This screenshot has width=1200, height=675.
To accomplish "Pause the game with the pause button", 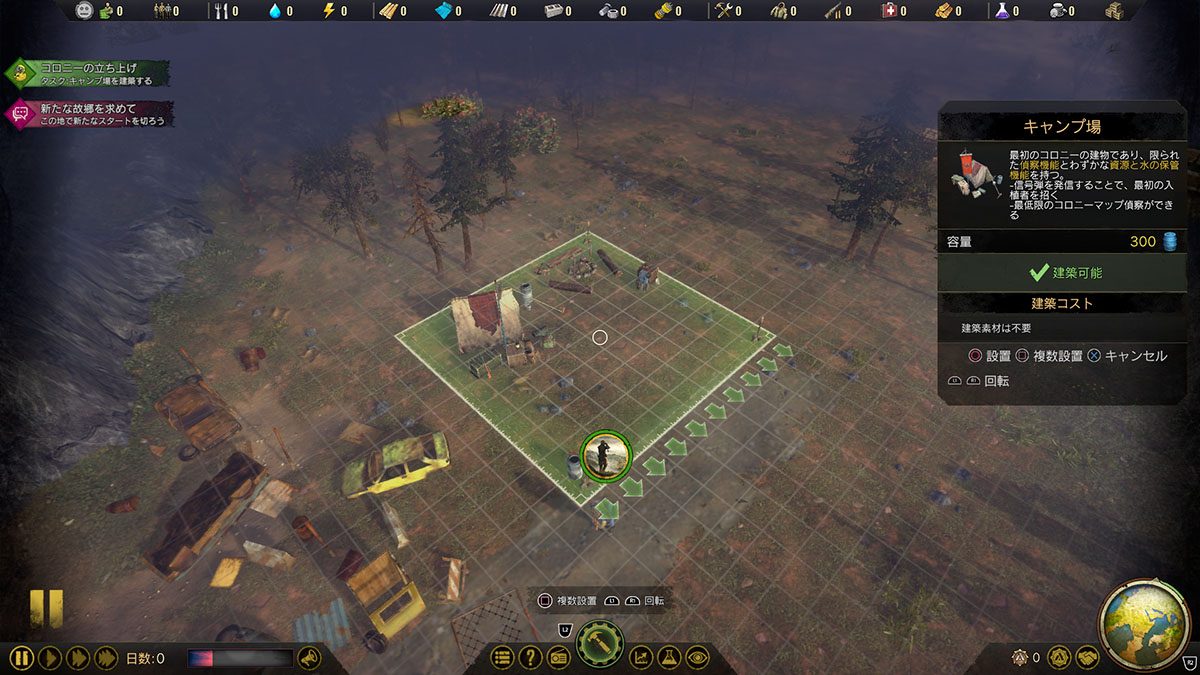I will point(22,658).
